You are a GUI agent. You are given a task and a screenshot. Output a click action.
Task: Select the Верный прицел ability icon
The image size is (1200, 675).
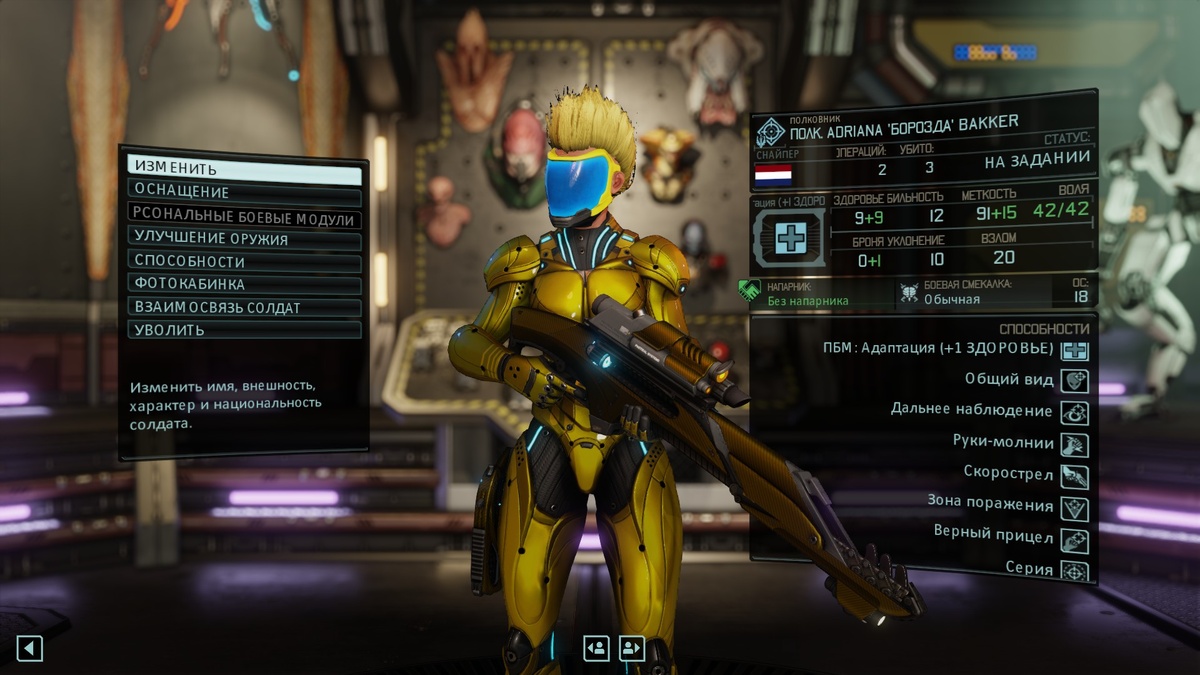point(1075,540)
